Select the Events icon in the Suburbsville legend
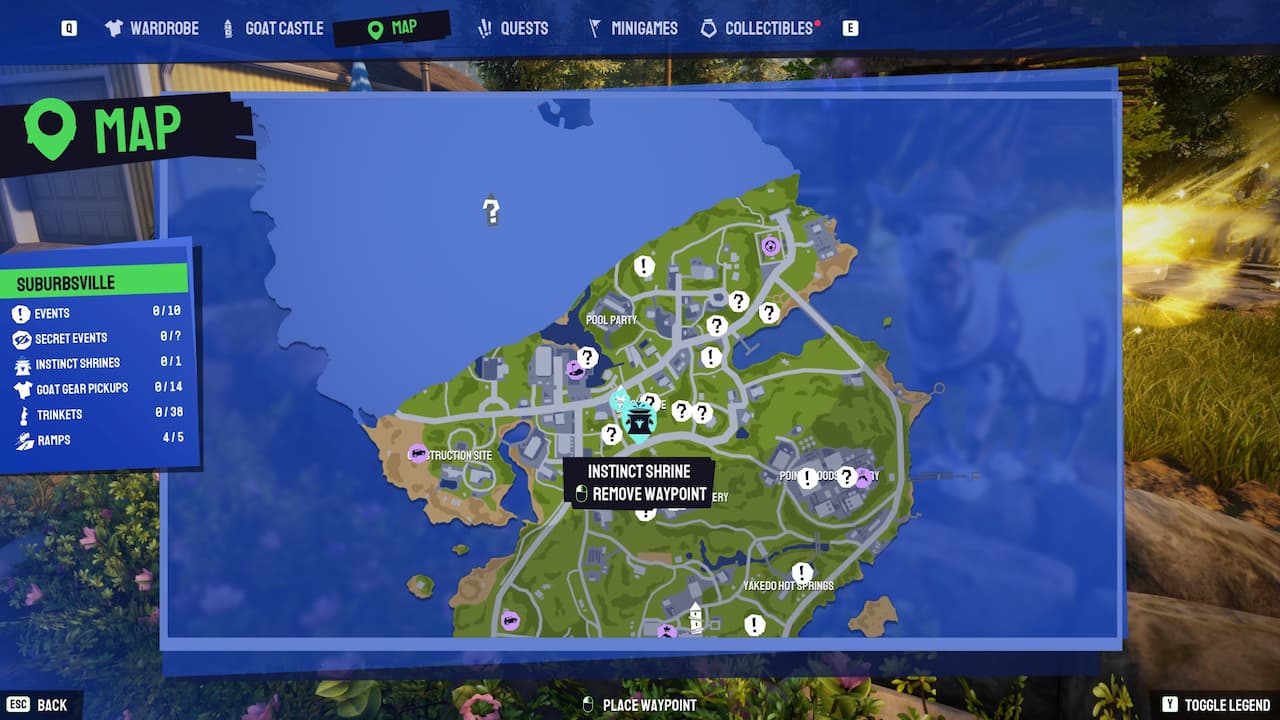Screen dimensions: 1280x720 [21, 313]
